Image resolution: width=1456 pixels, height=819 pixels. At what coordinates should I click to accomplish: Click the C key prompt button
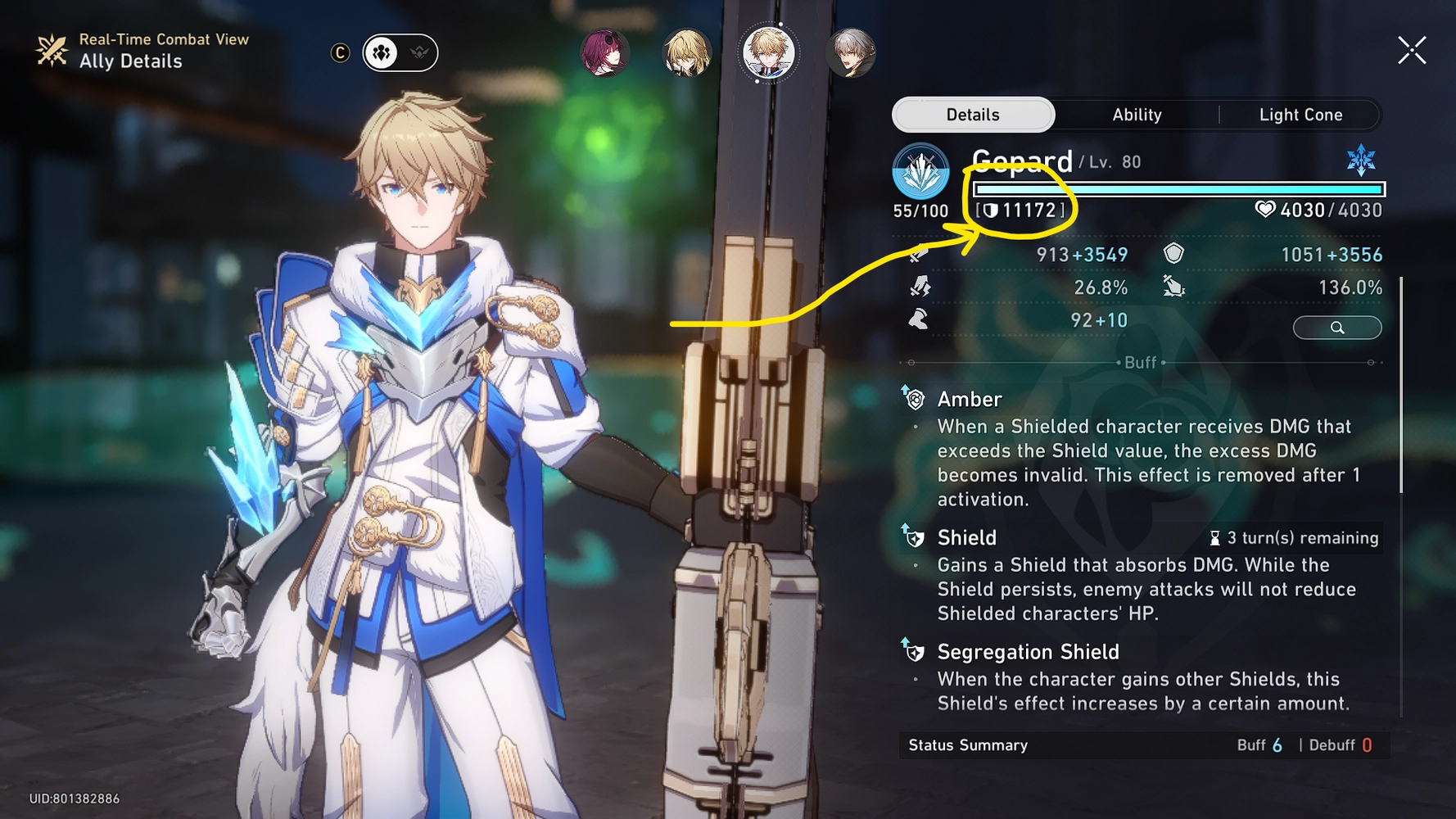[340, 52]
